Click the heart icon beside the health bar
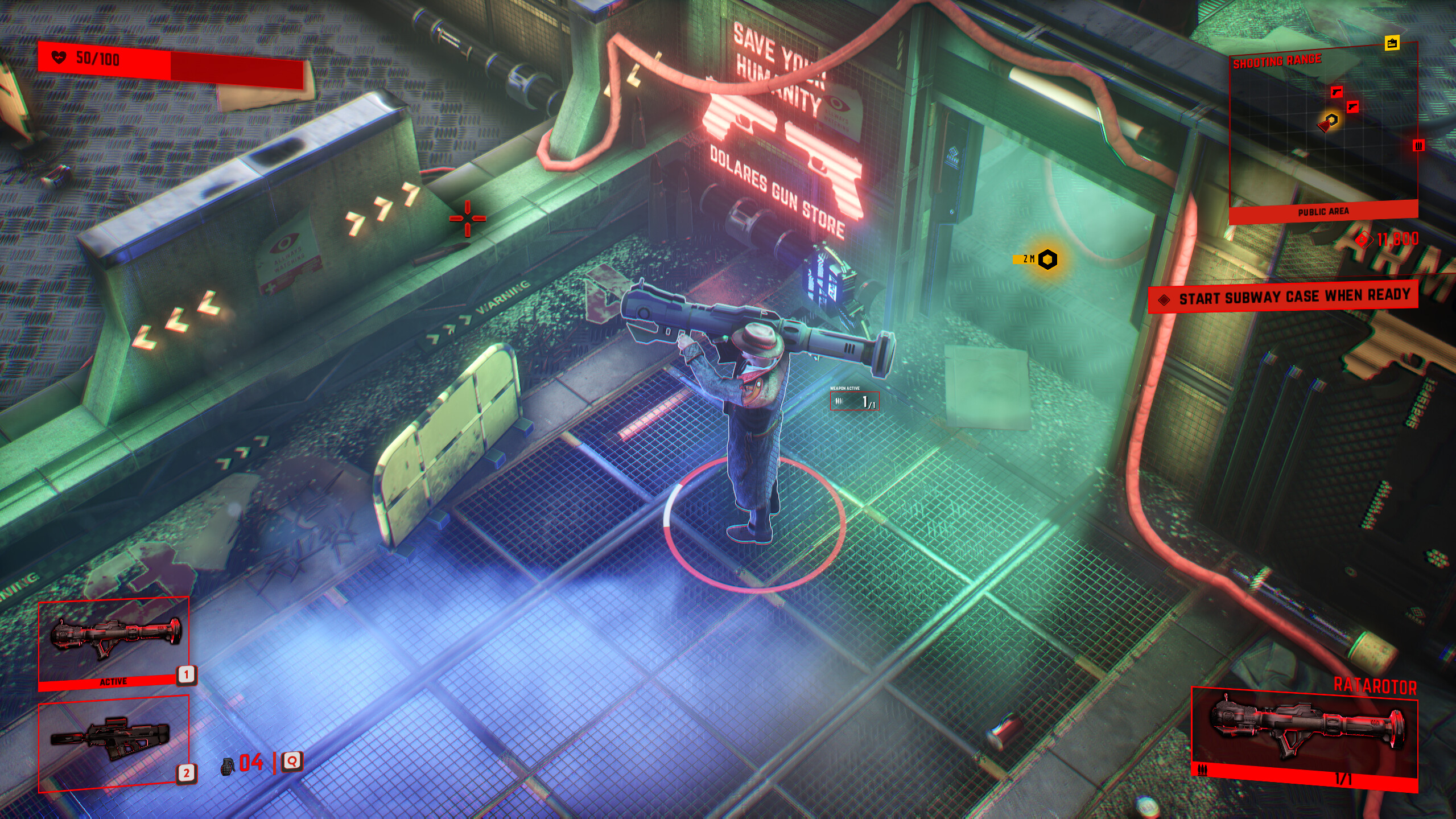Image resolution: width=1456 pixels, height=819 pixels. pyautogui.click(x=59, y=57)
